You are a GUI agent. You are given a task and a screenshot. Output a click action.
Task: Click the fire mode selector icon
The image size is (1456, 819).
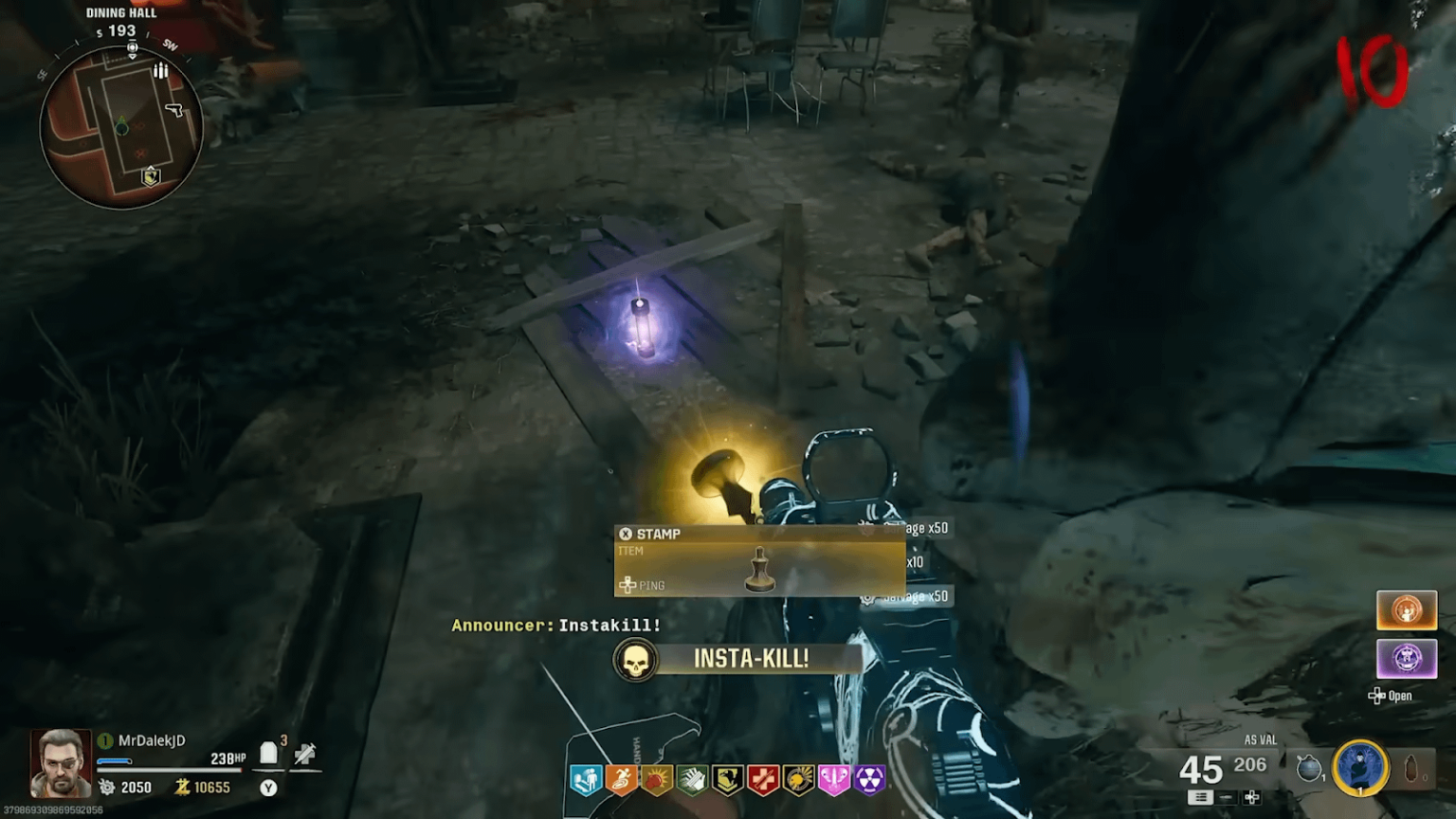1202,797
